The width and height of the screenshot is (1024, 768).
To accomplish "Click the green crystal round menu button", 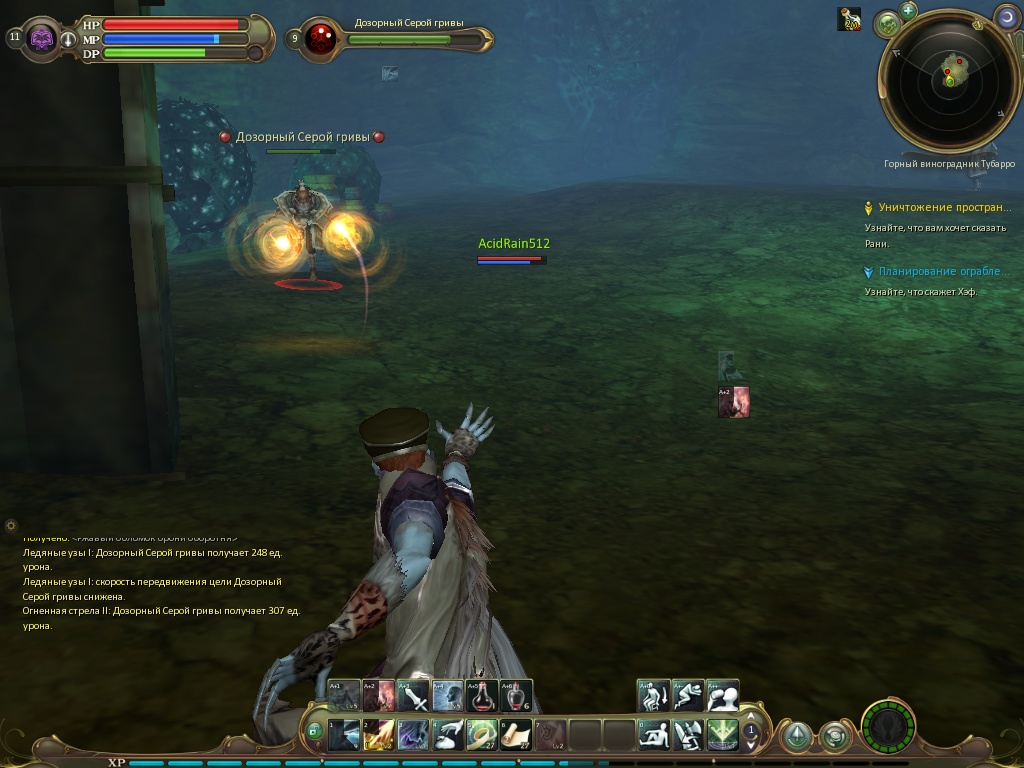I will [796, 737].
